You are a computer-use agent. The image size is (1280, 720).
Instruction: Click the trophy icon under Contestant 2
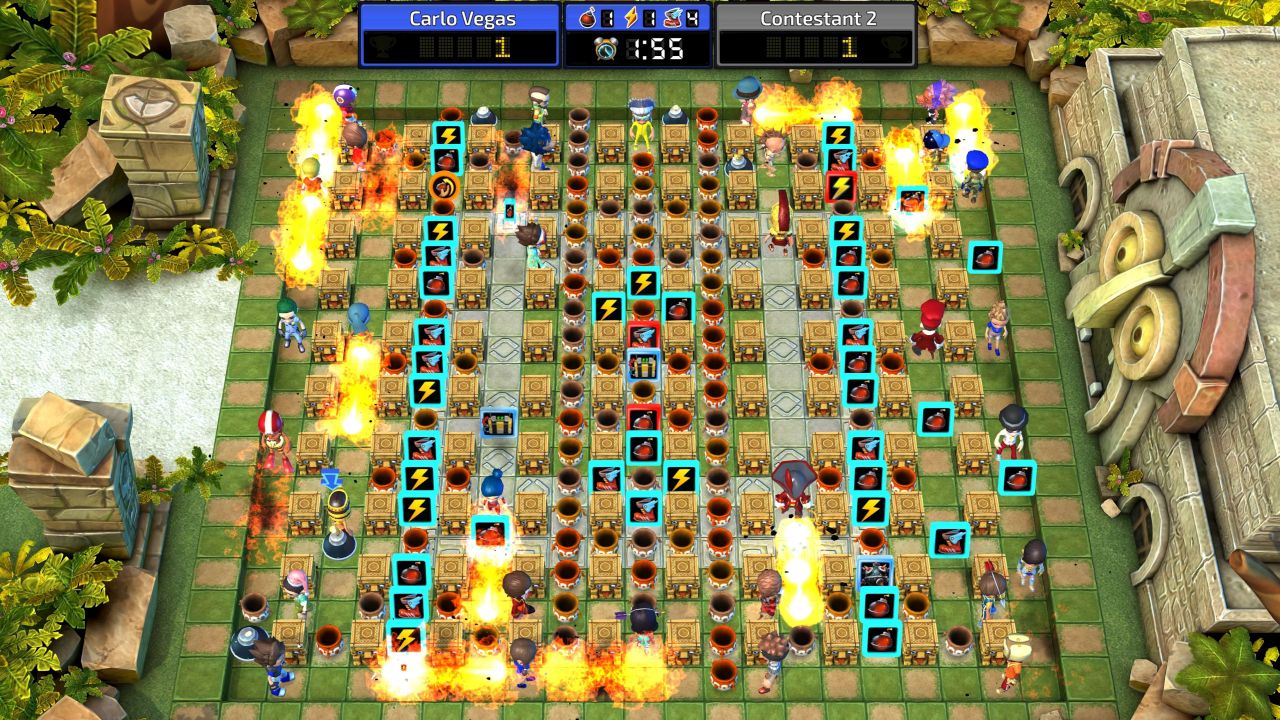tap(898, 47)
